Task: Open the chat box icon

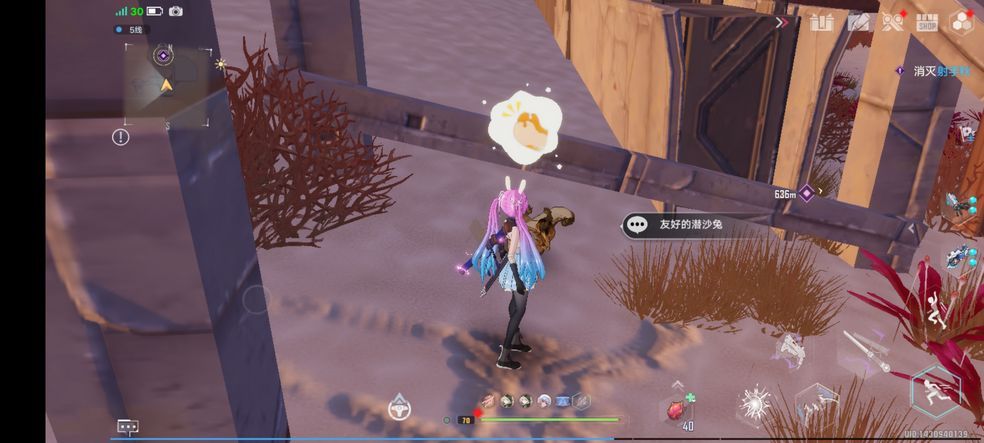Action: click(127, 427)
